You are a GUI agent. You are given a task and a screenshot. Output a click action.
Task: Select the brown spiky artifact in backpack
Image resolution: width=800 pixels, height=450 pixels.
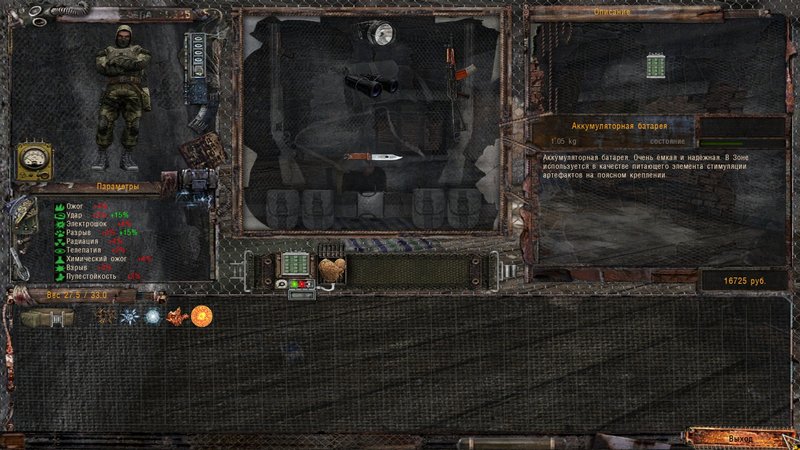(x=106, y=316)
